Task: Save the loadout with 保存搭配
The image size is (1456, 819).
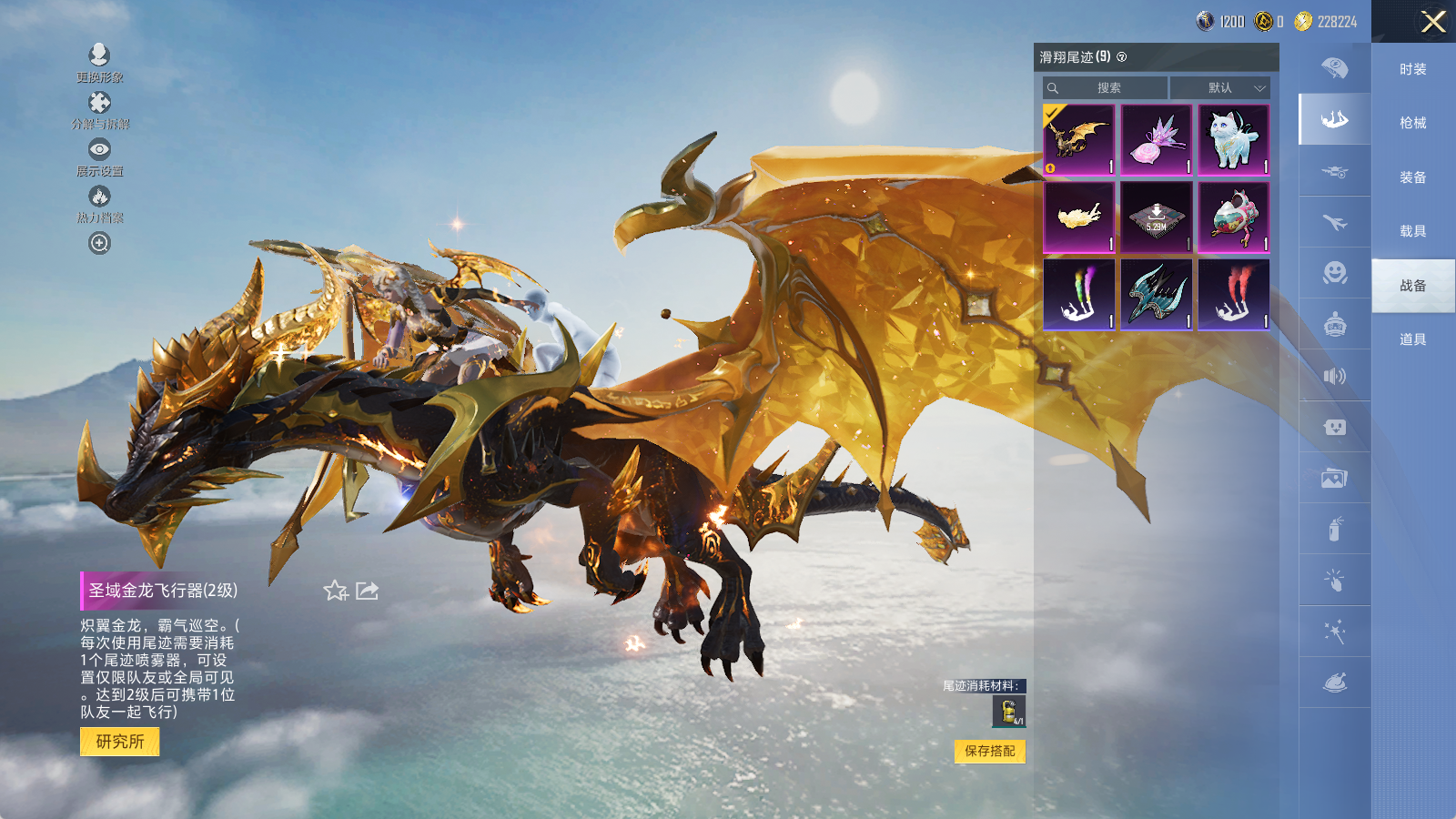Action: [989, 751]
